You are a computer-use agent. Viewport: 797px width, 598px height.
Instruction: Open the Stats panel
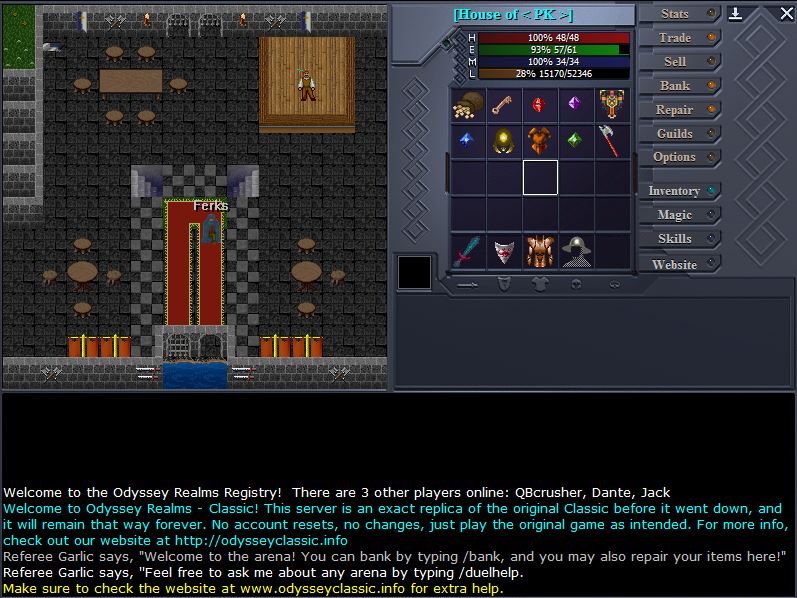point(678,14)
